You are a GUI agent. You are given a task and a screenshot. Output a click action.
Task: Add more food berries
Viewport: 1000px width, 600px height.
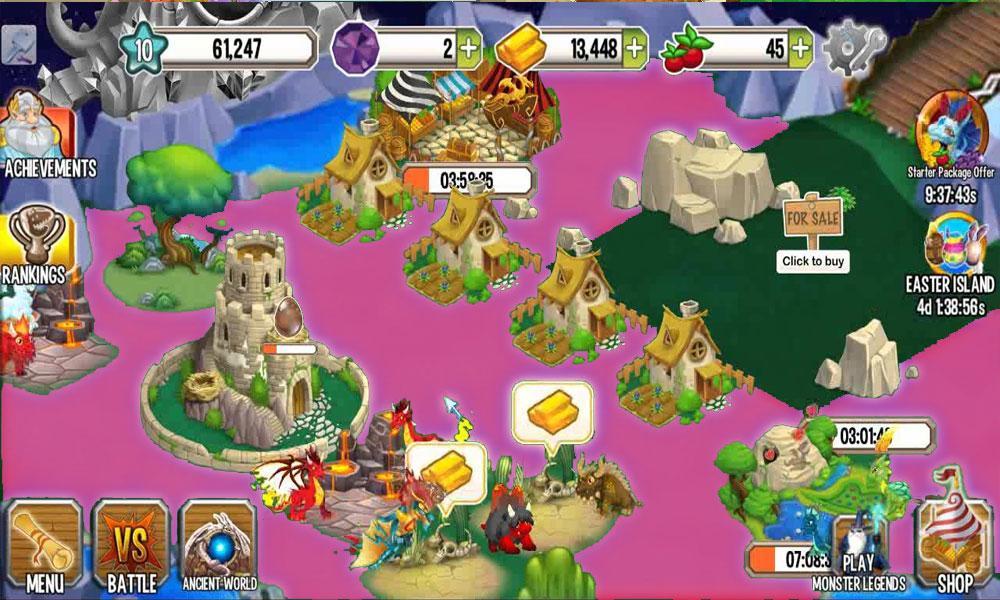point(799,46)
